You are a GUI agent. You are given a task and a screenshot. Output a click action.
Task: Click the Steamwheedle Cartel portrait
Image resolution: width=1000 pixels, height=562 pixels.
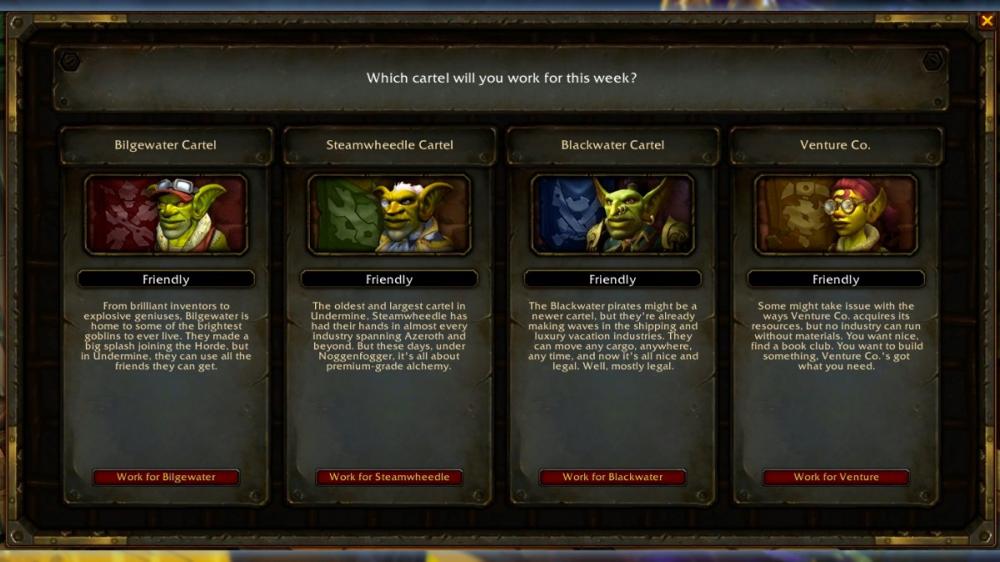(389, 215)
